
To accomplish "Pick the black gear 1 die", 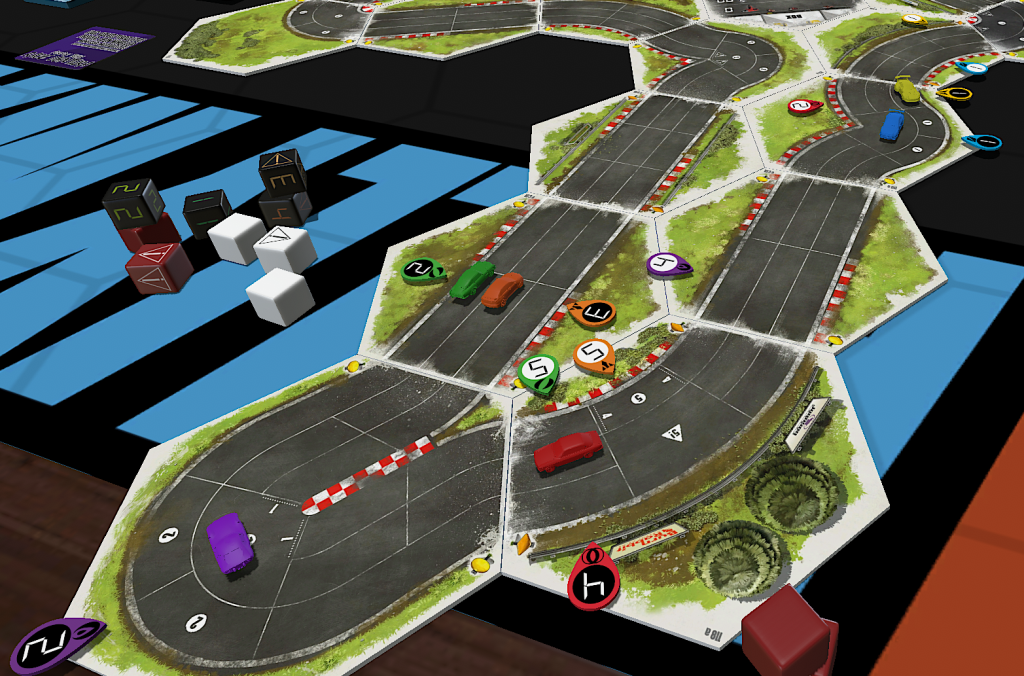I will [207, 212].
